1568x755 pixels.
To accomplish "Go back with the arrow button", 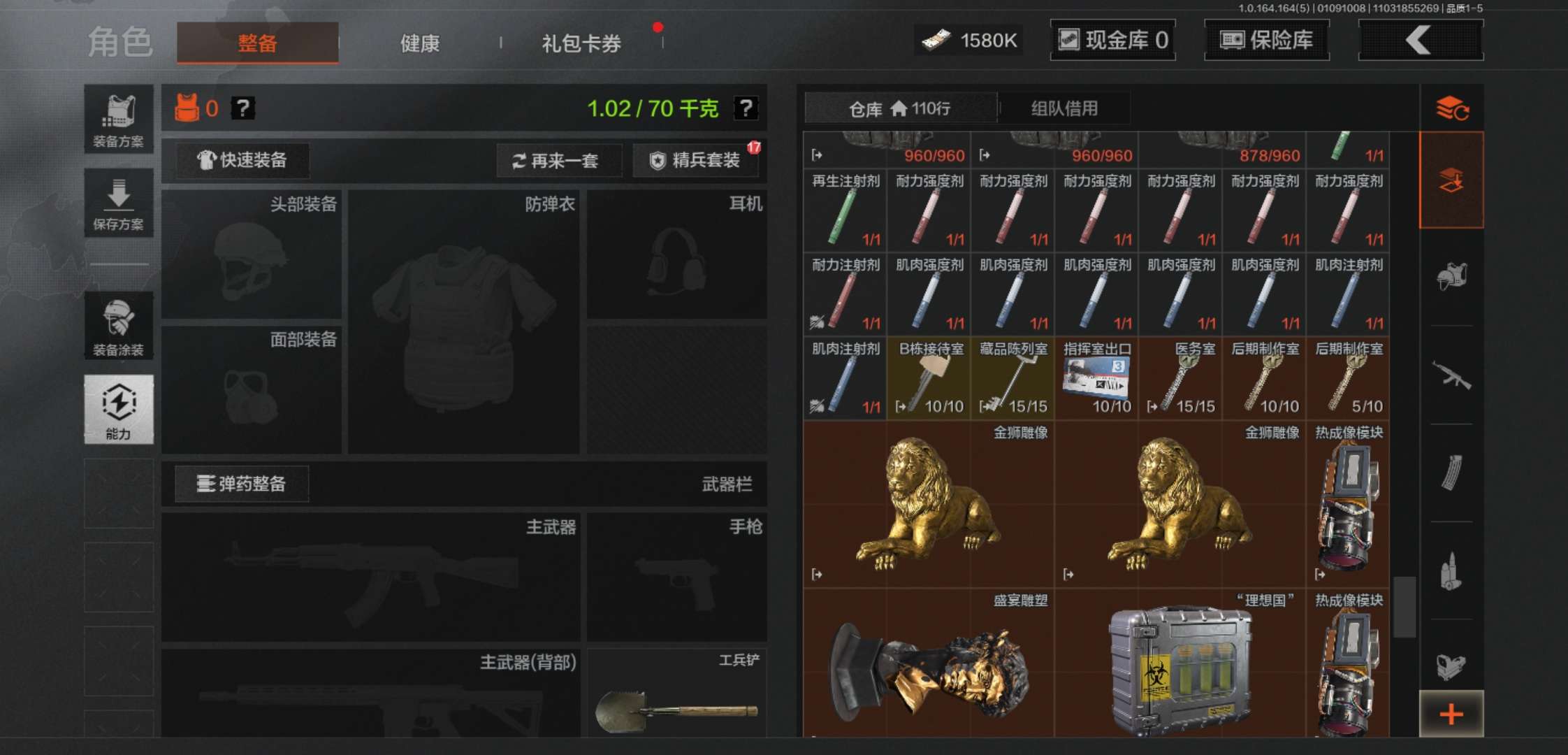I will 1420,40.
